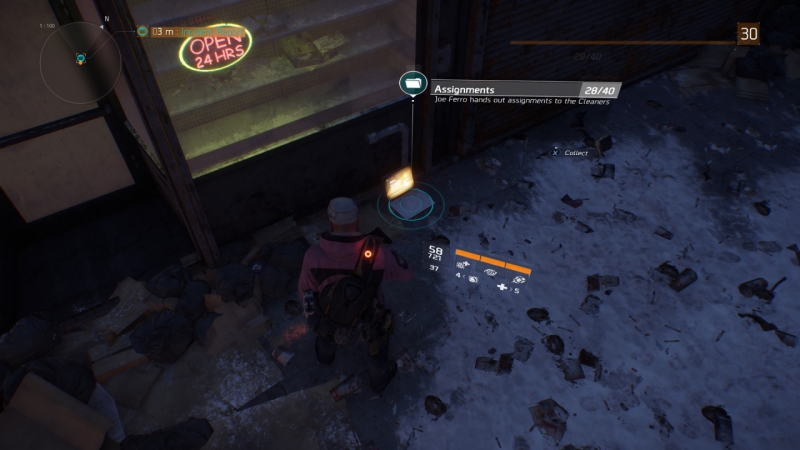Select the collectible marker on the minimap

(80, 59)
